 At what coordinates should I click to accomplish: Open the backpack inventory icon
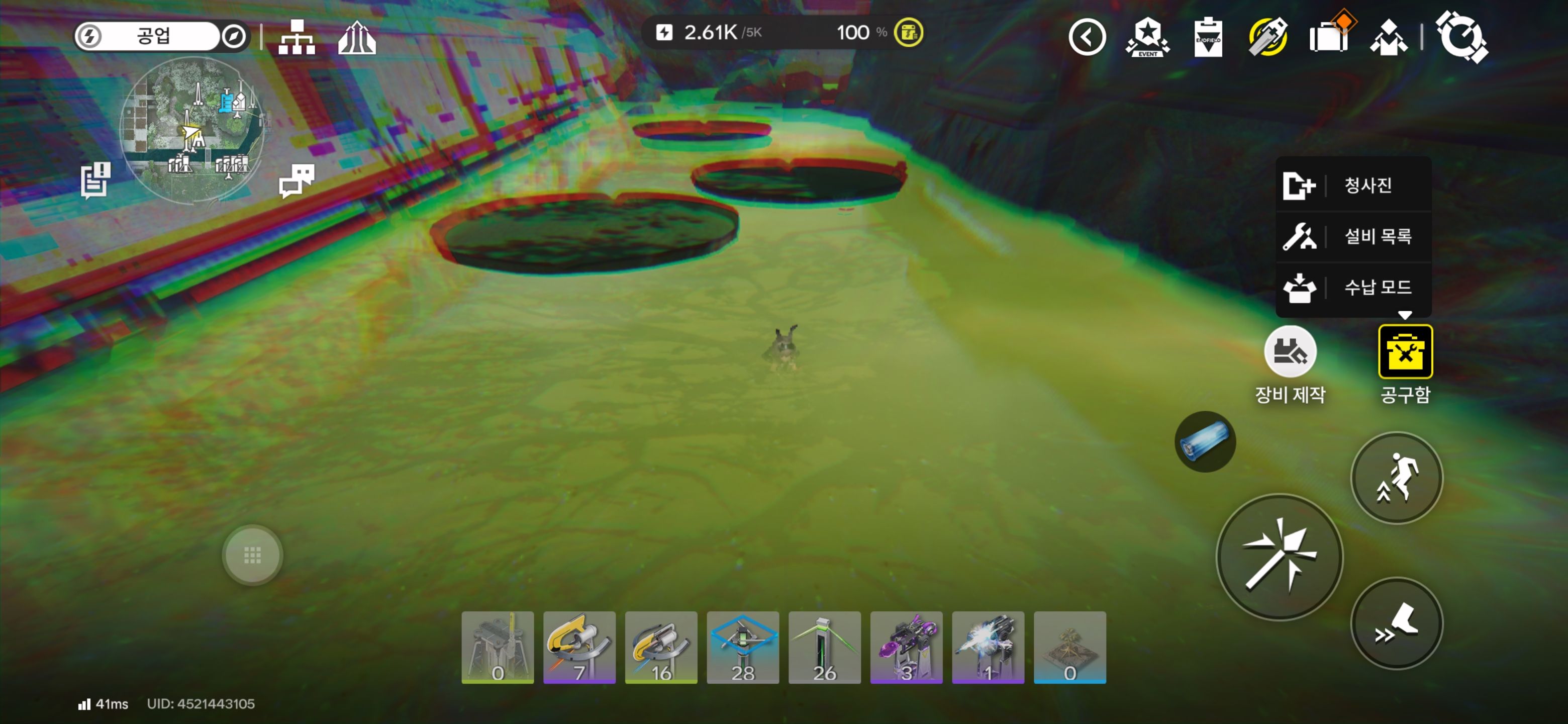(1329, 36)
